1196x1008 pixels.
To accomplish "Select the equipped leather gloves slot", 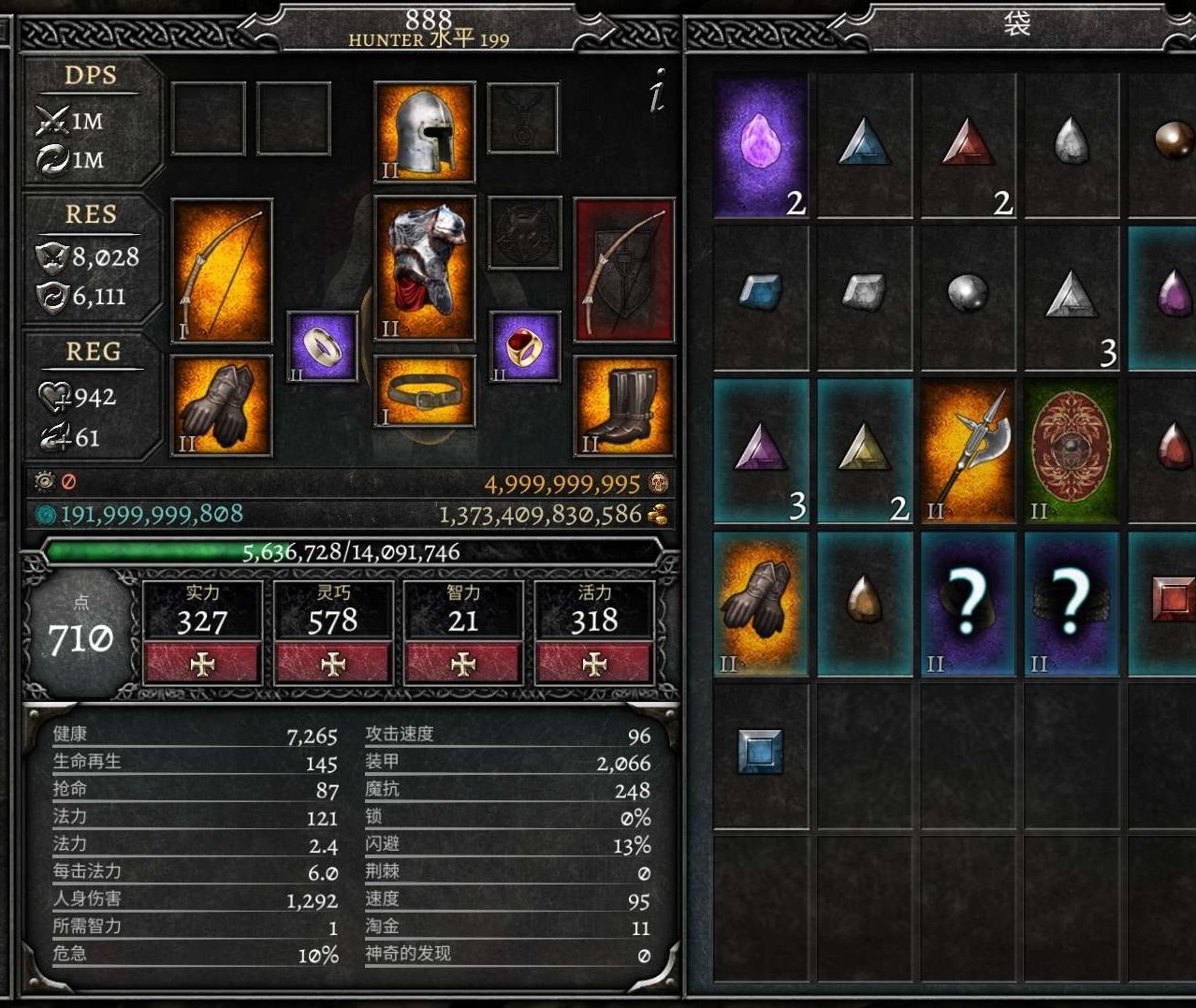I will [x=222, y=405].
